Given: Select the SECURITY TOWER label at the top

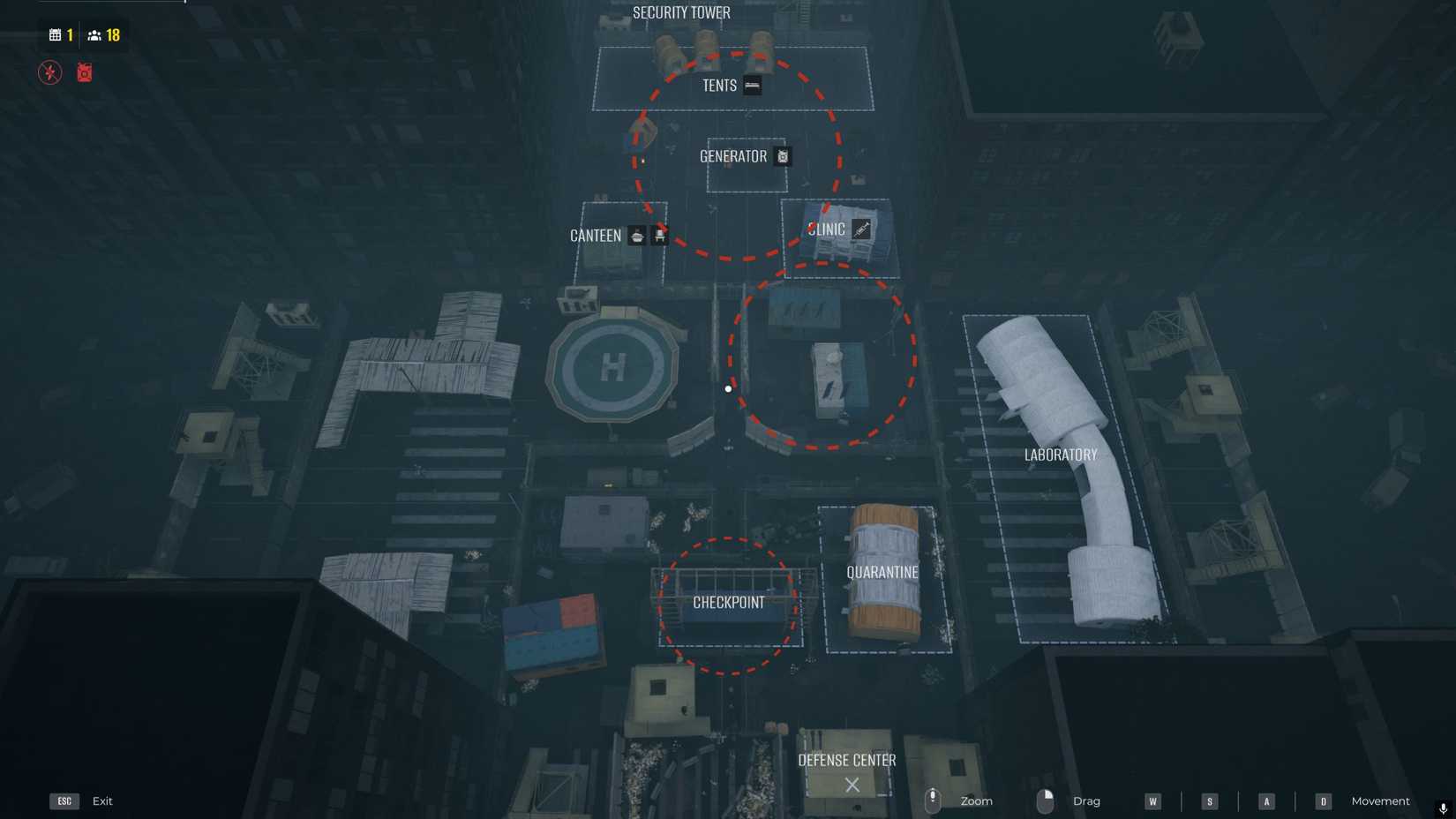Looking at the screenshot, I should click(x=680, y=12).
